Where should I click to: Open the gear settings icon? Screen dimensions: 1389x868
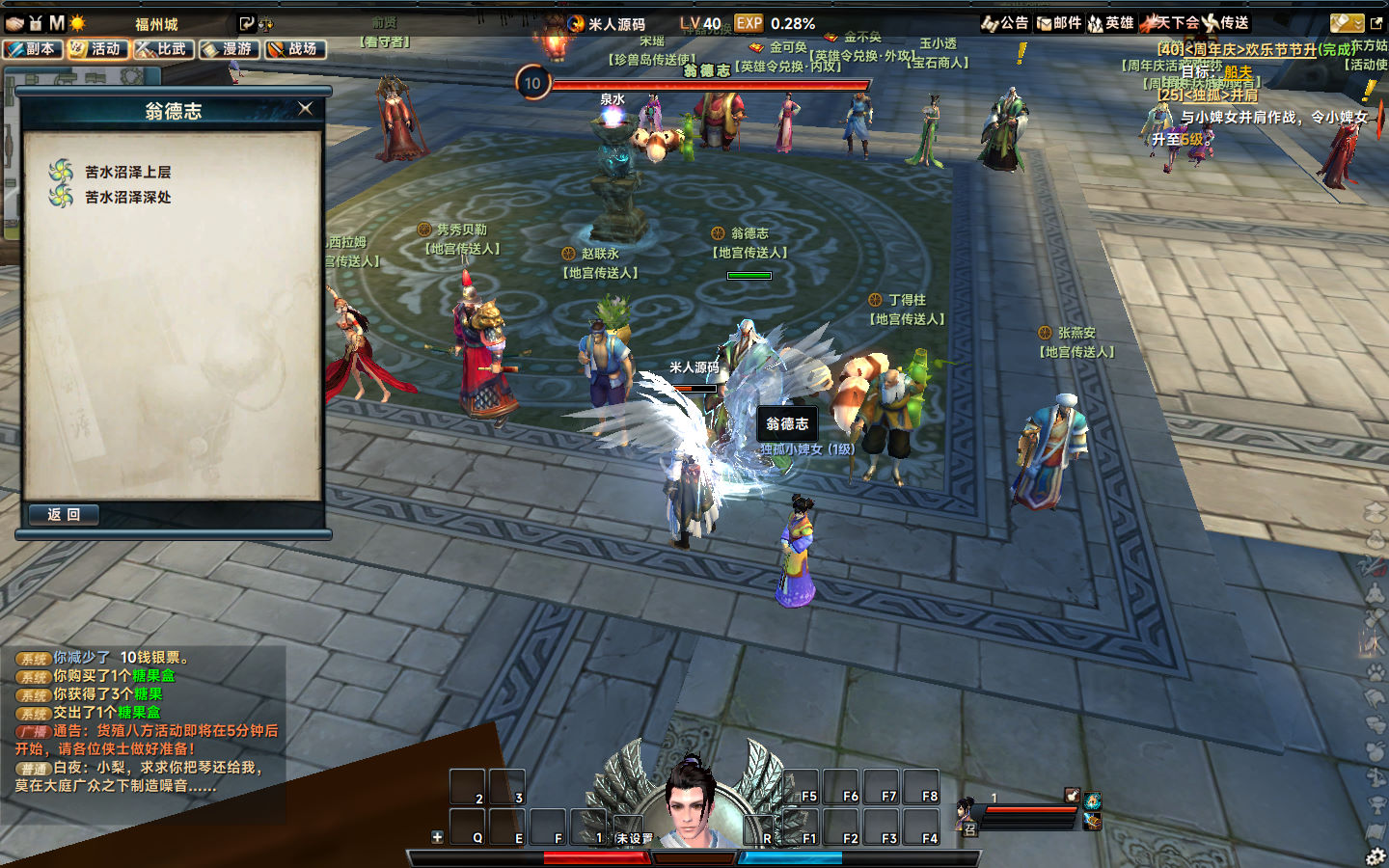tap(1375, 855)
